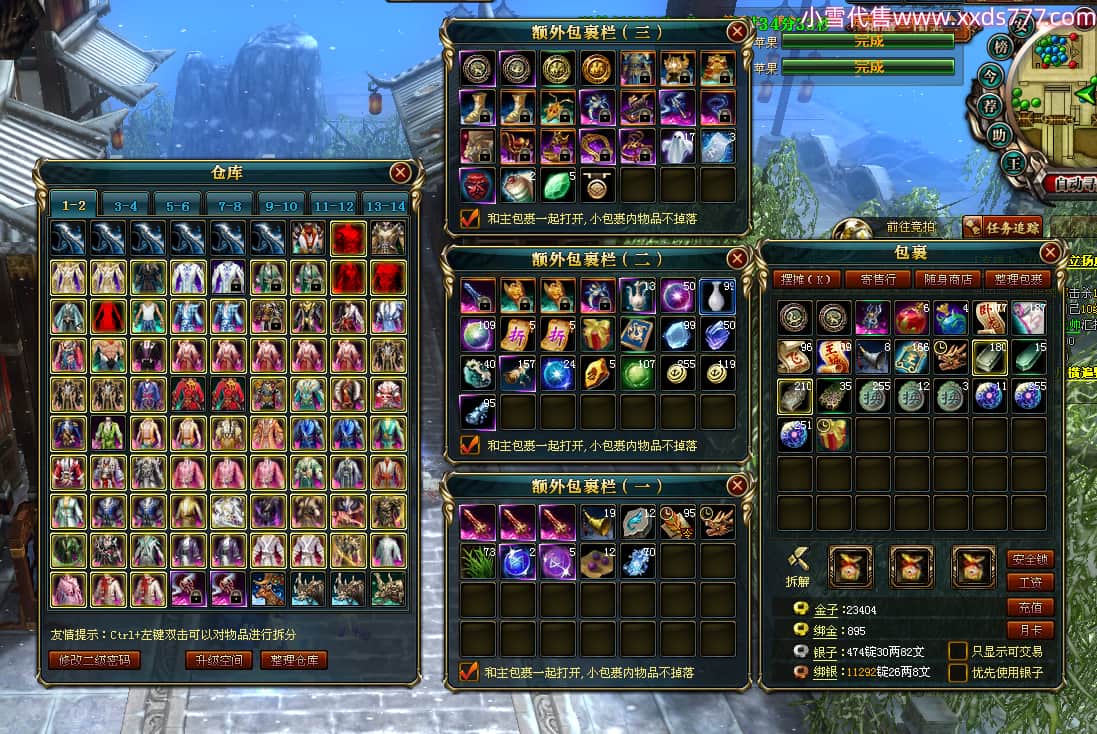Sort the warehouse with 整理仓库
The image size is (1097, 734).
(x=294, y=660)
